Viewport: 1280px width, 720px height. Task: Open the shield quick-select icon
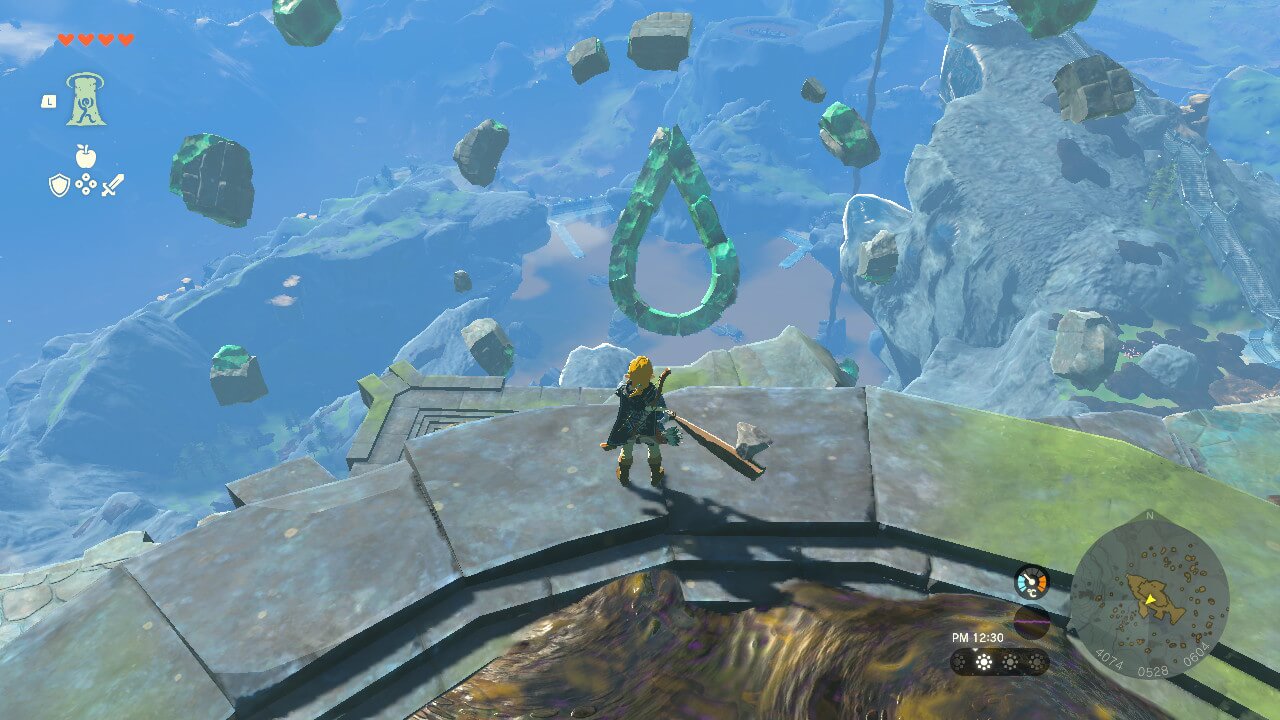click(59, 185)
